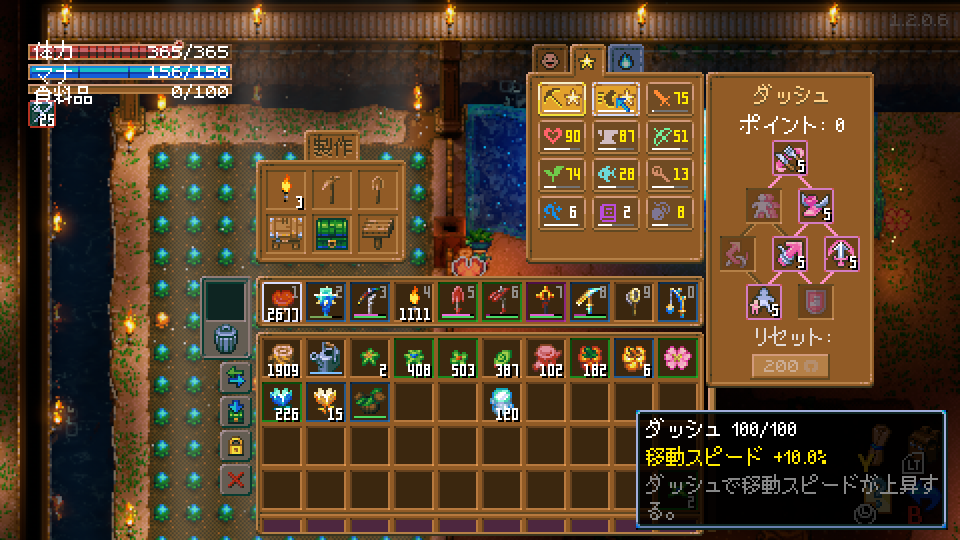Click the red X button beside inventory
The width and height of the screenshot is (960, 540).
pos(236,479)
